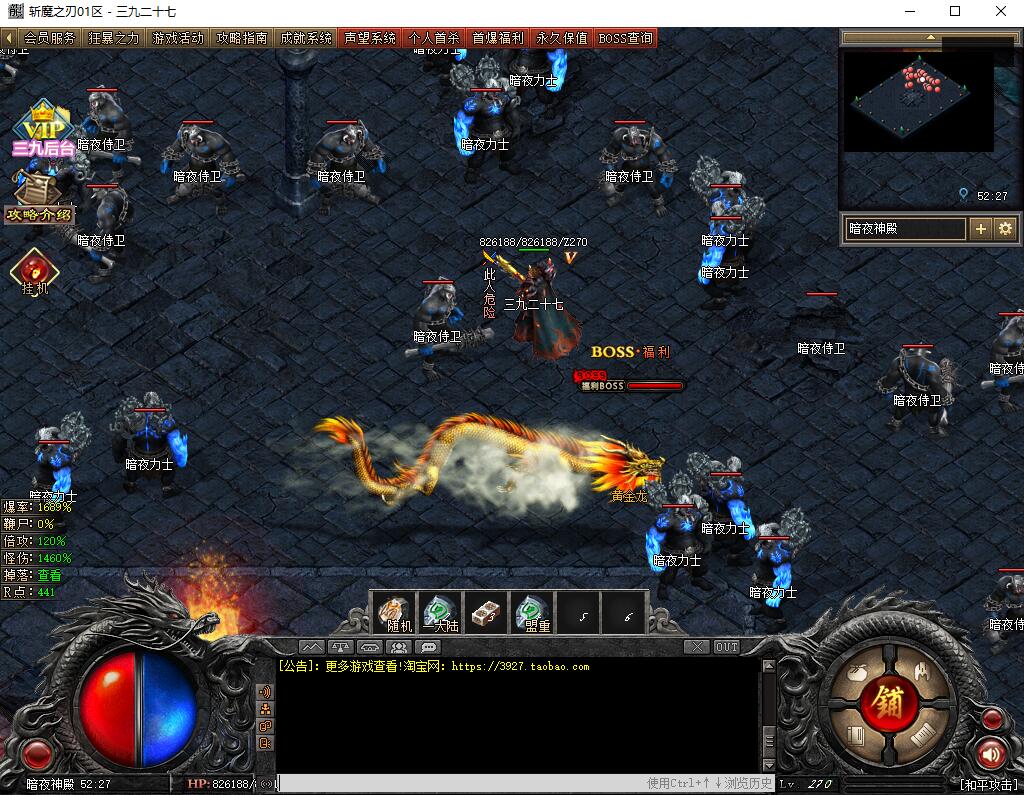
Task: Toggle sound with the red speaker button
Action: point(990,752)
